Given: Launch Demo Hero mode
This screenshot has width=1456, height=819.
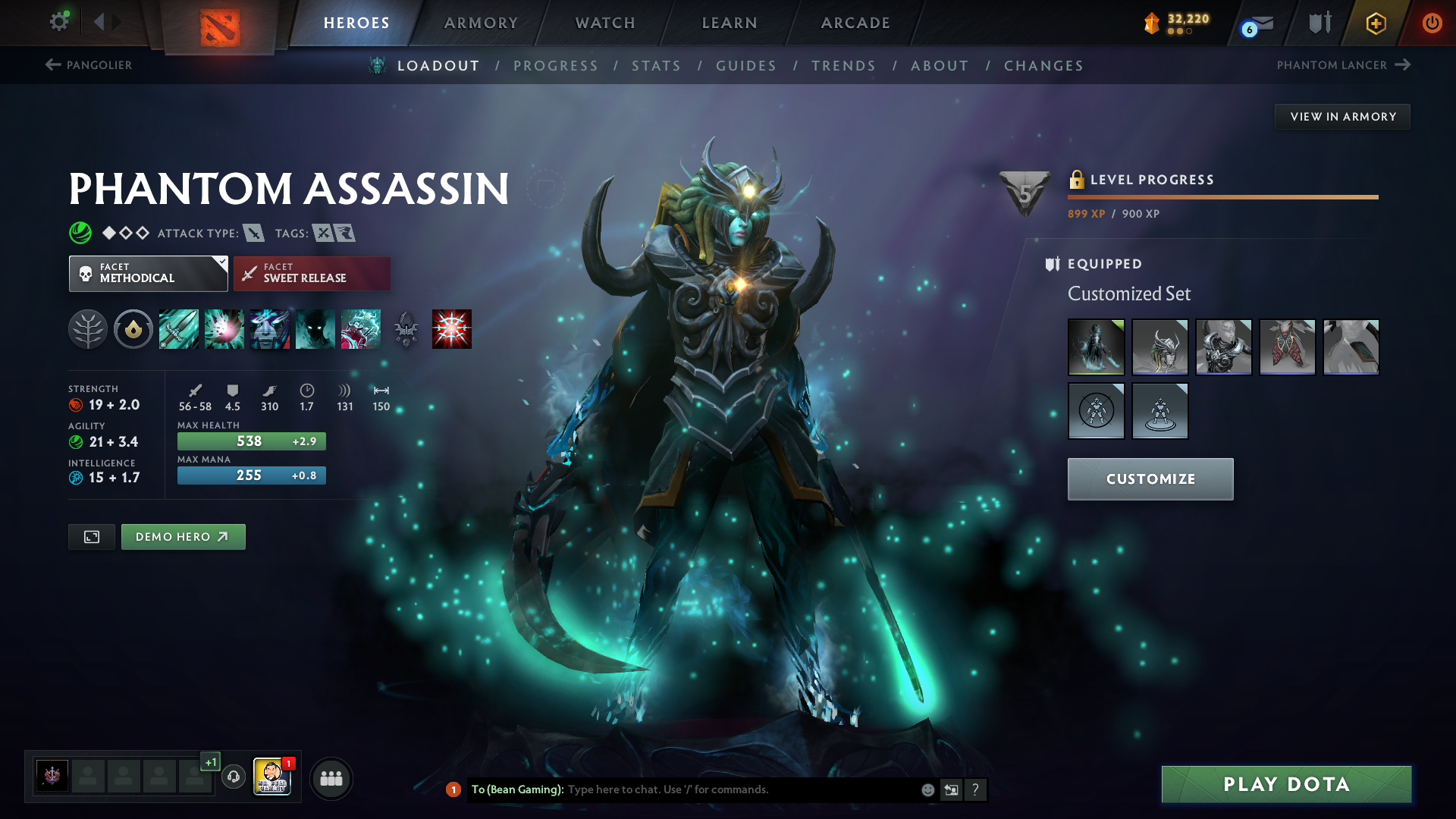Looking at the screenshot, I should (183, 537).
